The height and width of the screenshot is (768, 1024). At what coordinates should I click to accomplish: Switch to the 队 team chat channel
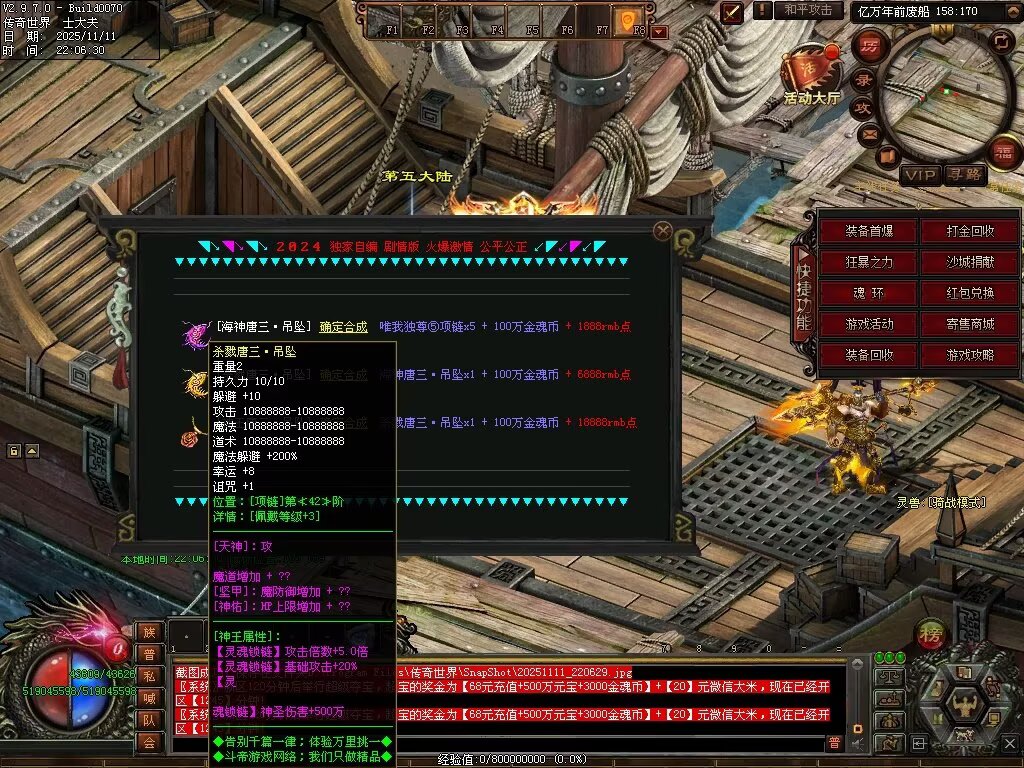tap(148, 720)
